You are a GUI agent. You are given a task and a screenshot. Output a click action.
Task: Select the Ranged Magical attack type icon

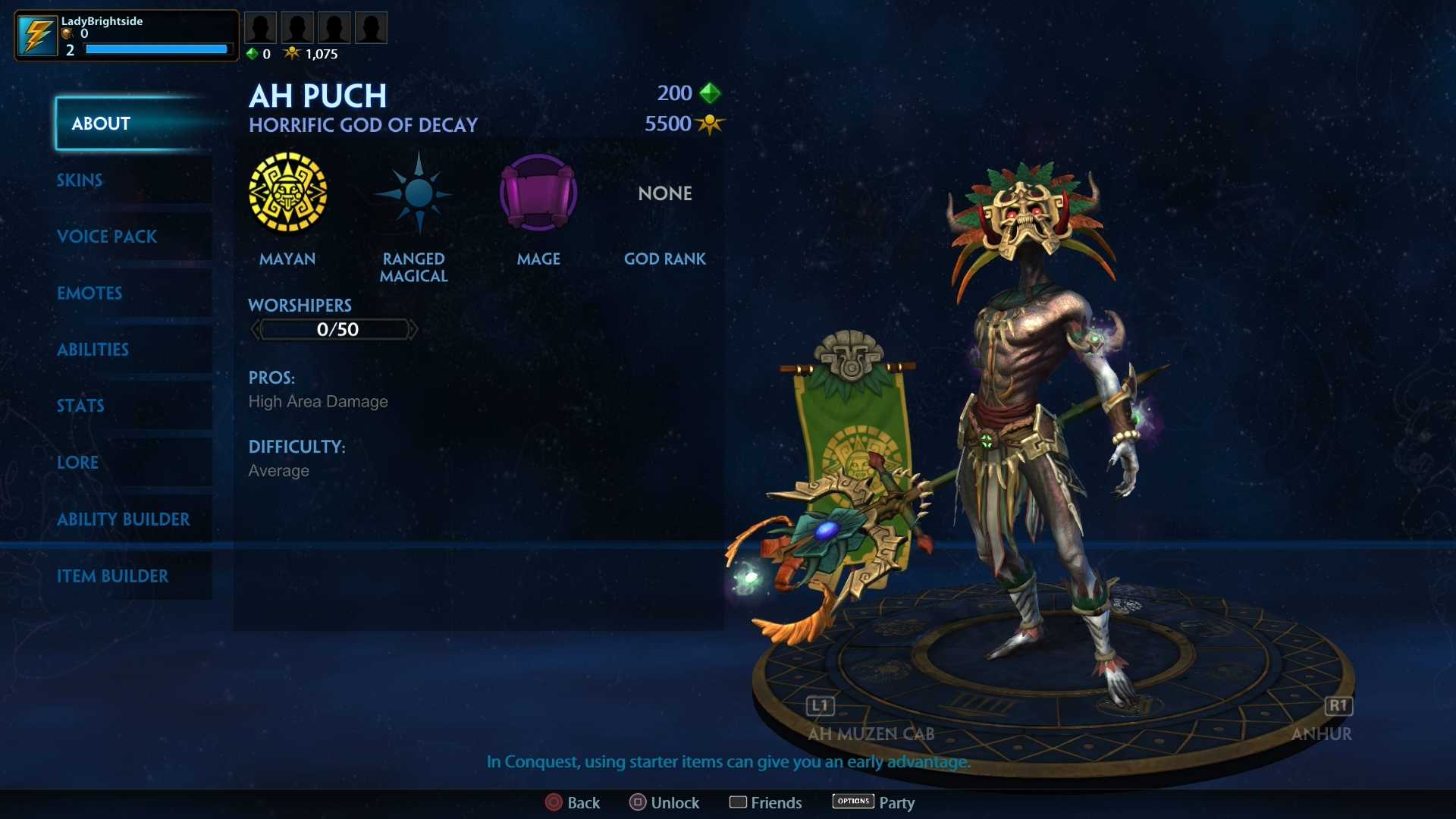pyautogui.click(x=413, y=193)
